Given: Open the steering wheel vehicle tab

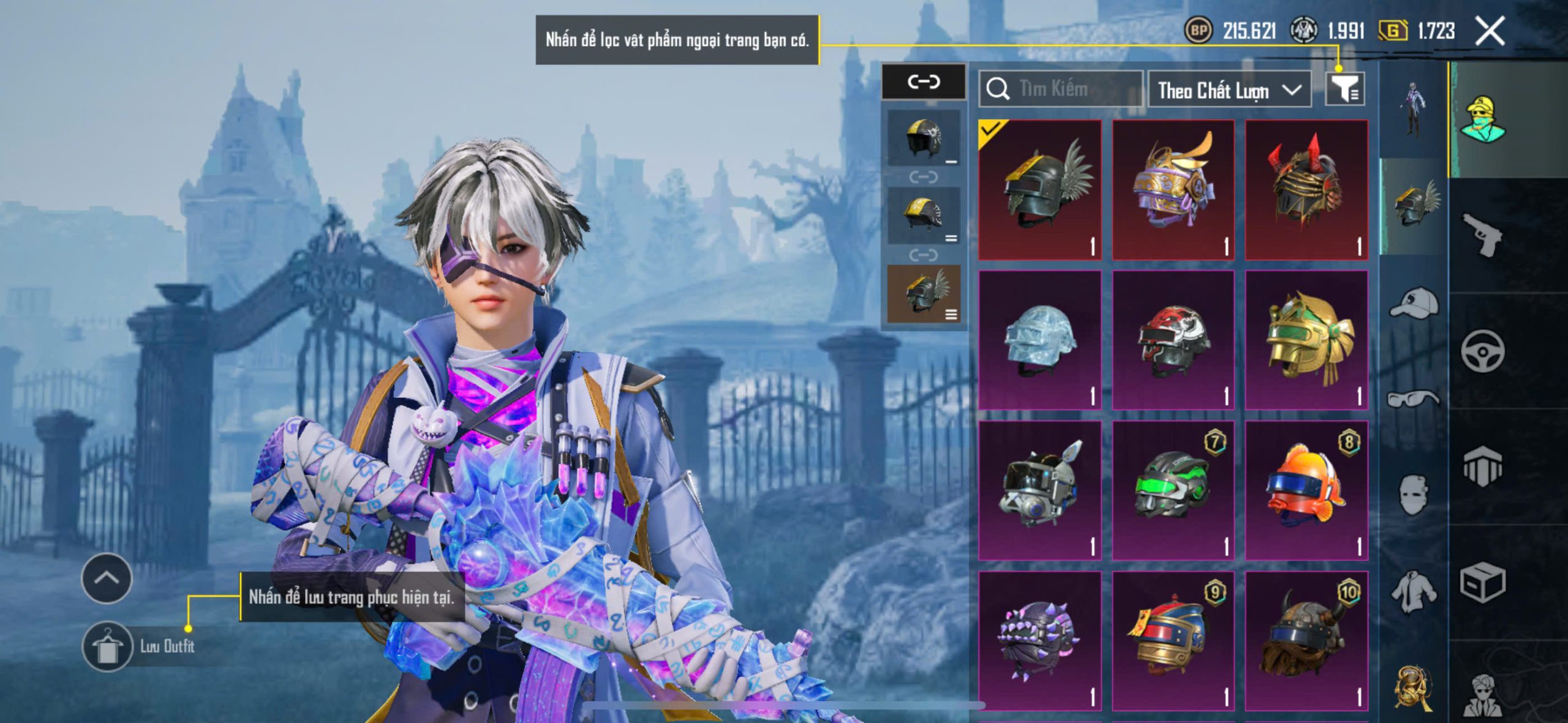Looking at the screenshot, I should tap(1482, 351).
